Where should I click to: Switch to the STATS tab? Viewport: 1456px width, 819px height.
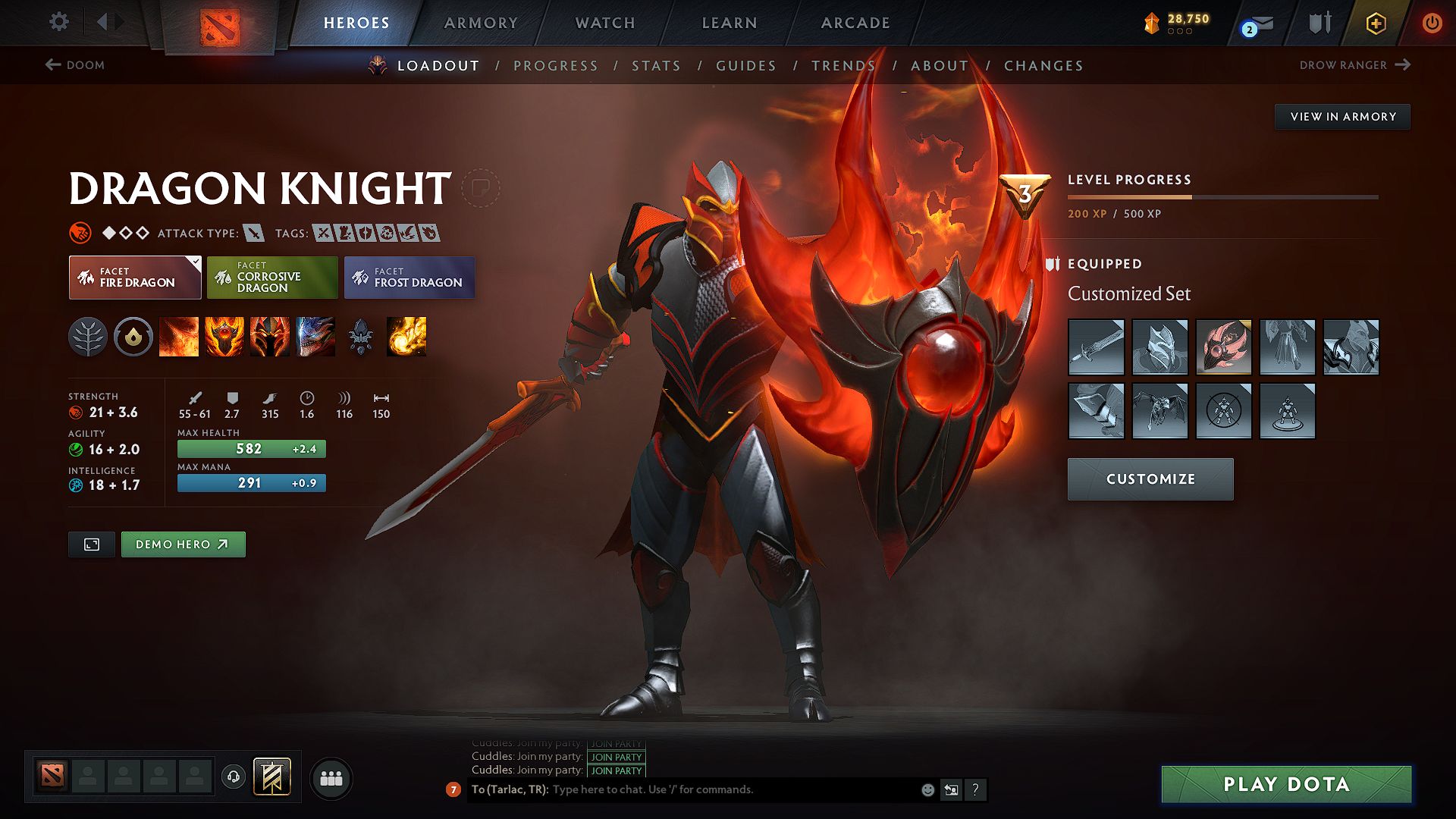click(657, 66)
